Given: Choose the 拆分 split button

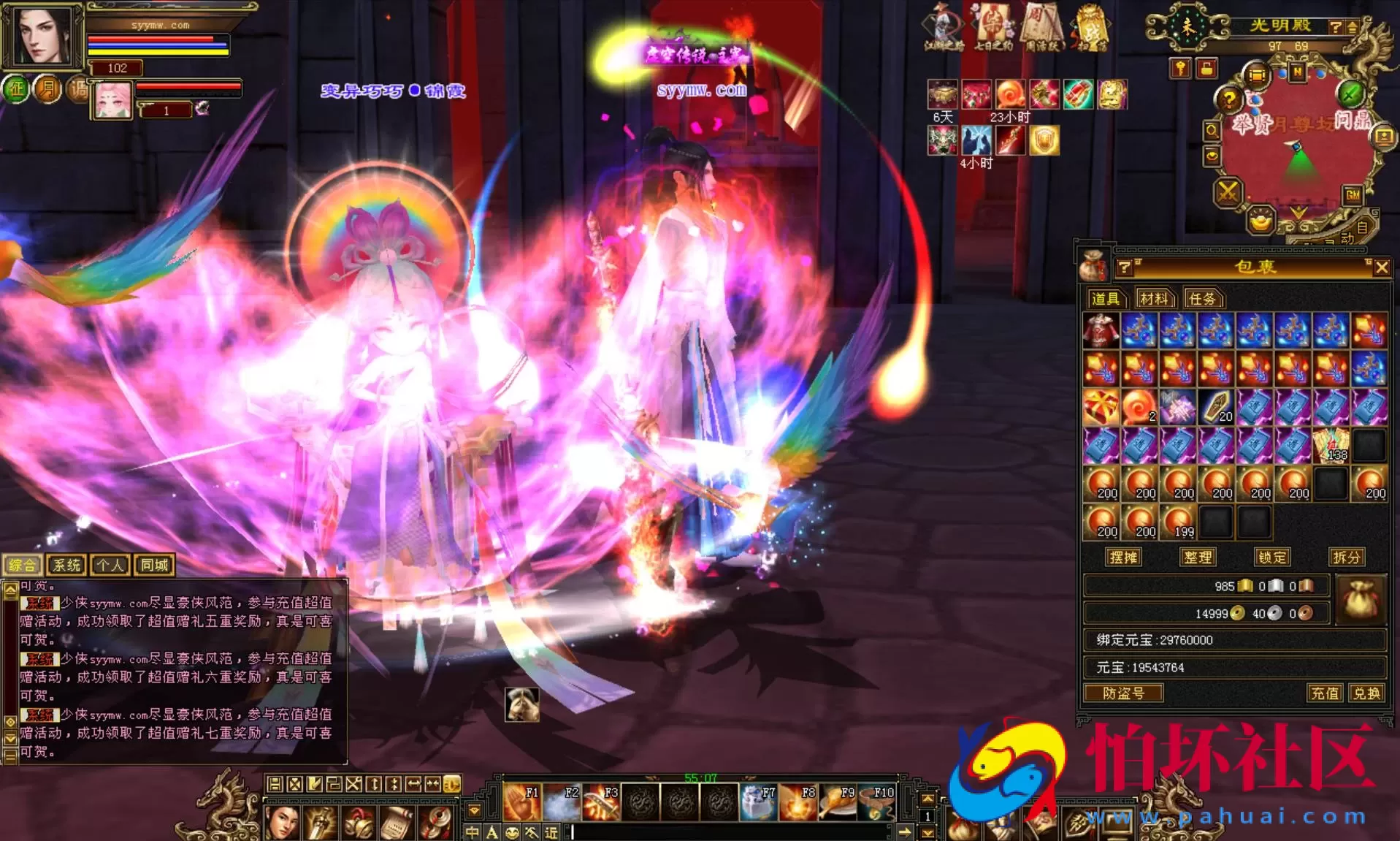Looking at the screenshot, I should point(1346,558).
